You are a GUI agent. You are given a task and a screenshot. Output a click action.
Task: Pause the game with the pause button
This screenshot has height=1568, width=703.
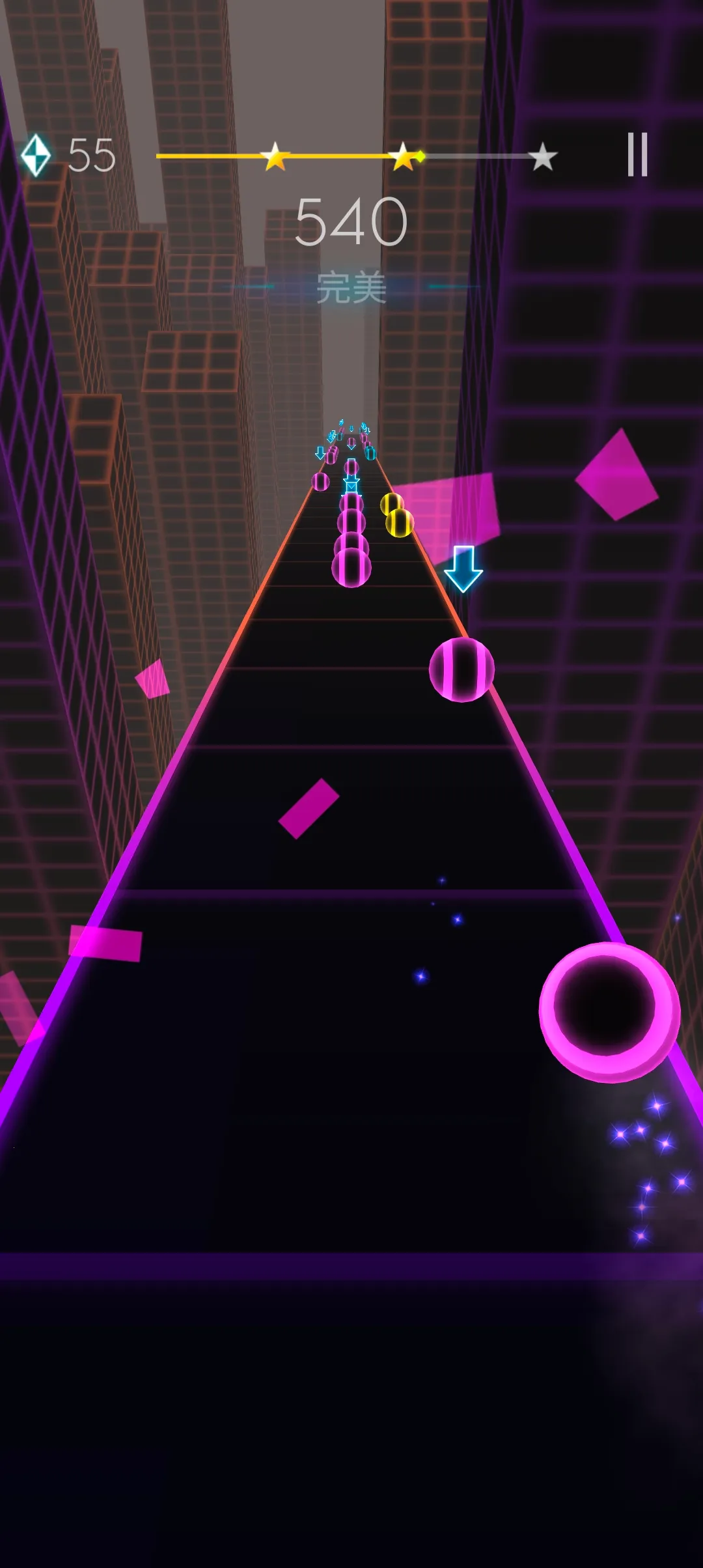(x=637, y=154)
